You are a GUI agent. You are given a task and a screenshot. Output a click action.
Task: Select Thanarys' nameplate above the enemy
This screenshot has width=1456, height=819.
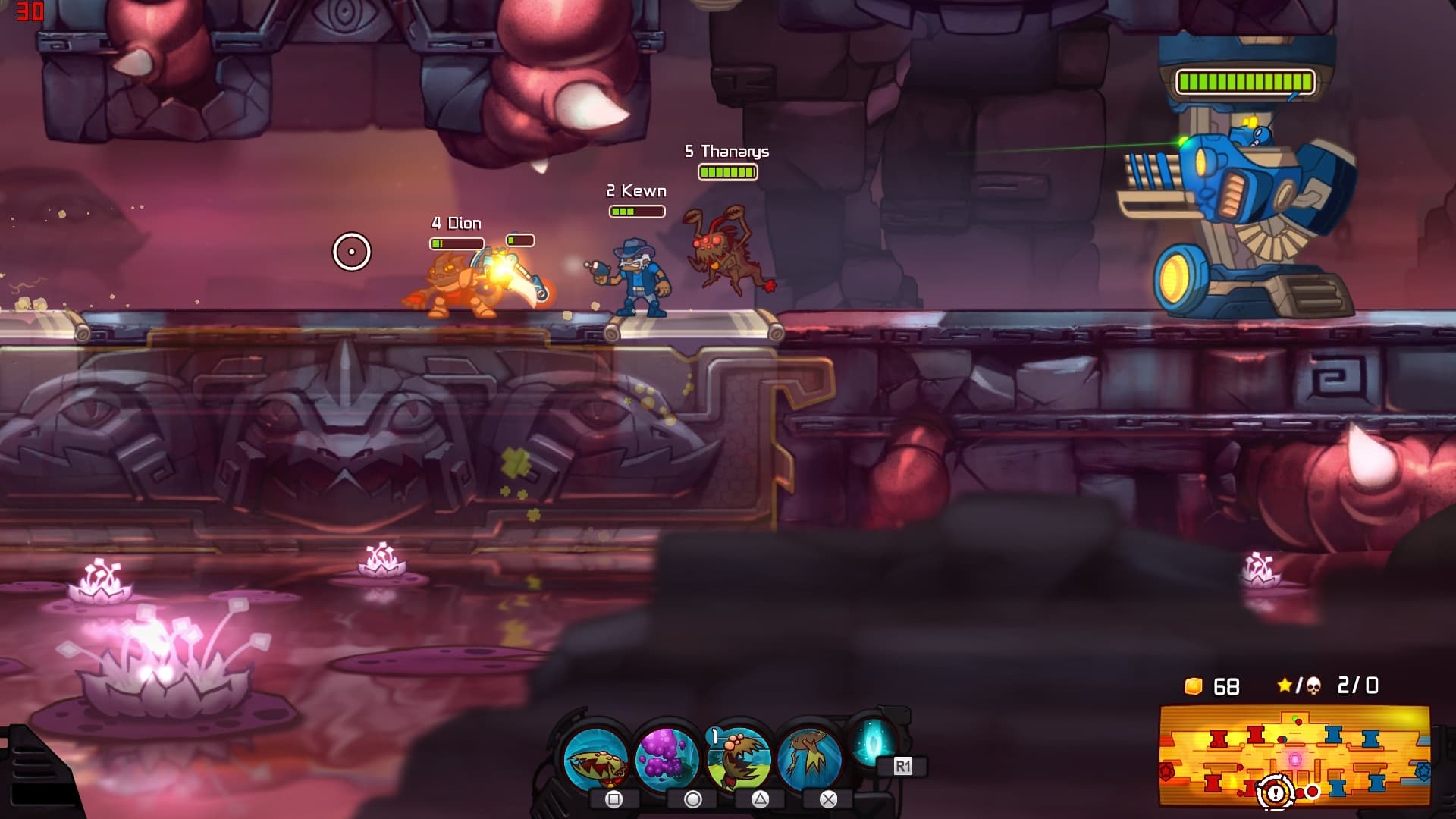(726, 151)
